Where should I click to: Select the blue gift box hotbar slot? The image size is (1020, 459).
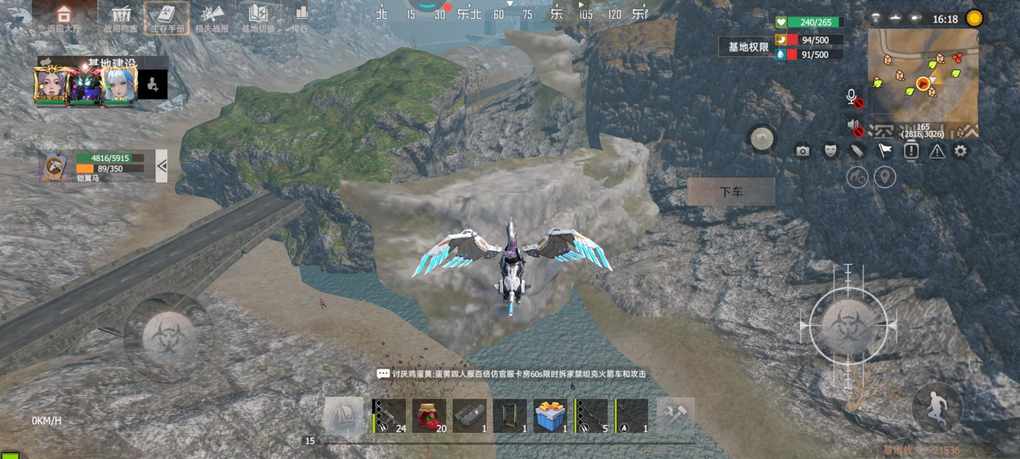[x=550, y=415]
